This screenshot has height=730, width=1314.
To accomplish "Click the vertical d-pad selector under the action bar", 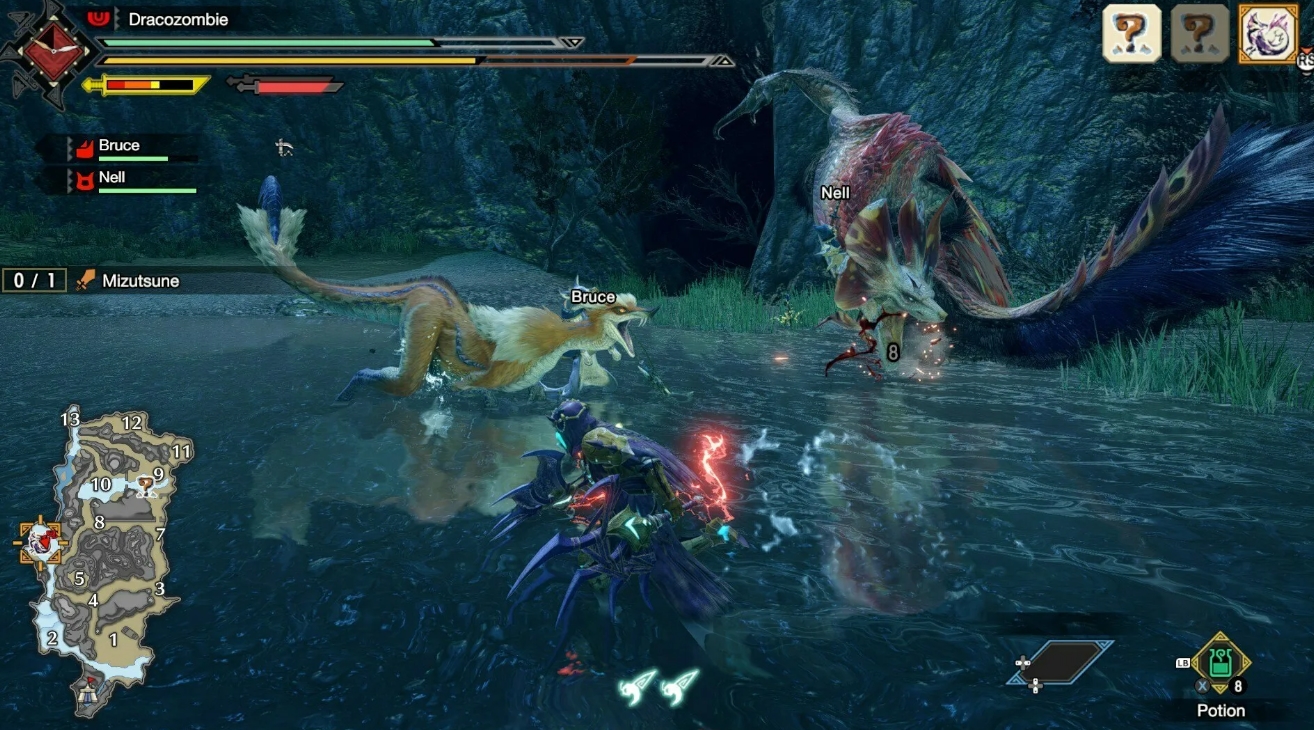I will (x=1036, y=686).
